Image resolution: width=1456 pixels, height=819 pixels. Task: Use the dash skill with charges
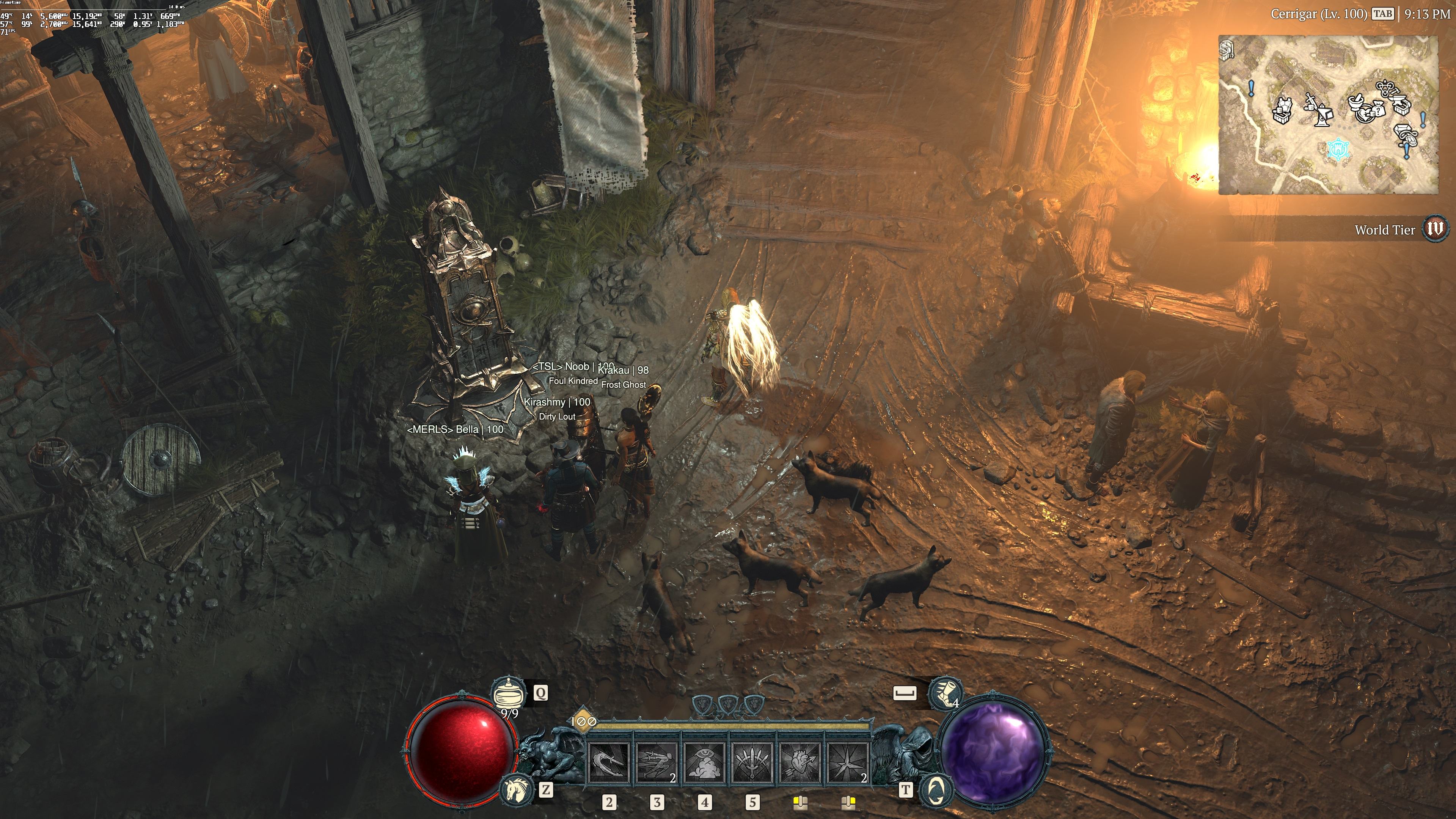(x=657, y=763)
